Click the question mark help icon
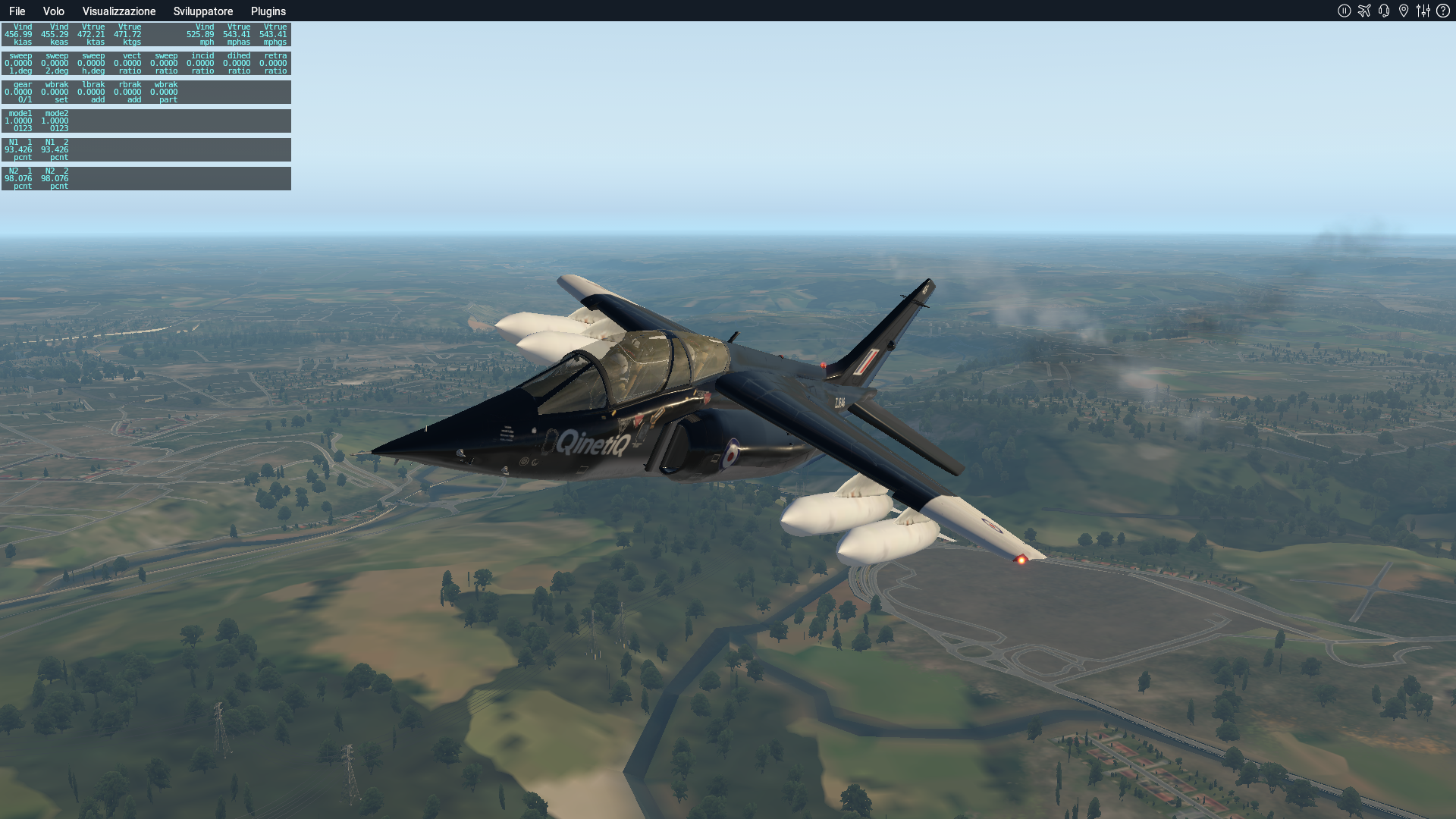1456x819 pixels. pos(1443,11)
